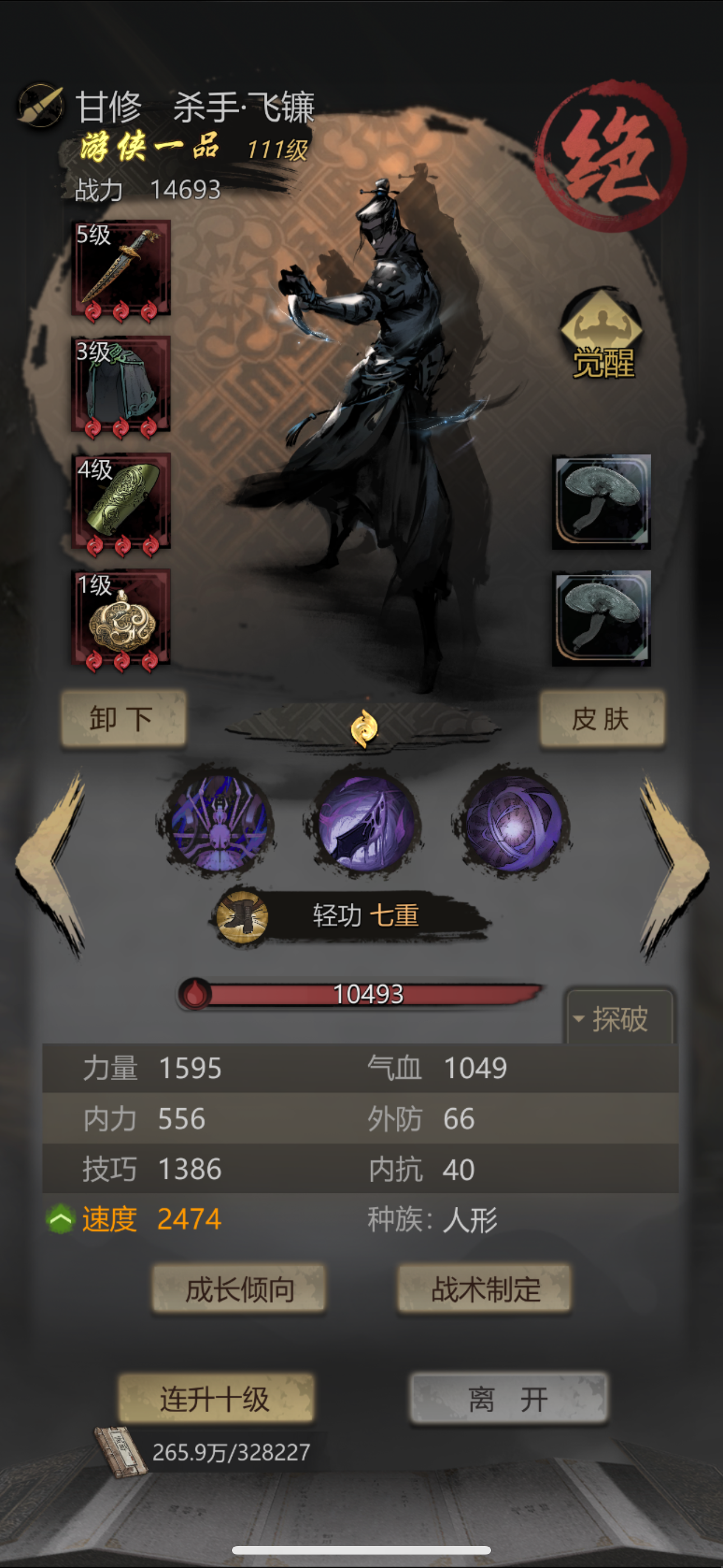Viewport: 723px width, 1568px height.
Task: Expand the 探破 dropdown
Action: pos(615,1018)
